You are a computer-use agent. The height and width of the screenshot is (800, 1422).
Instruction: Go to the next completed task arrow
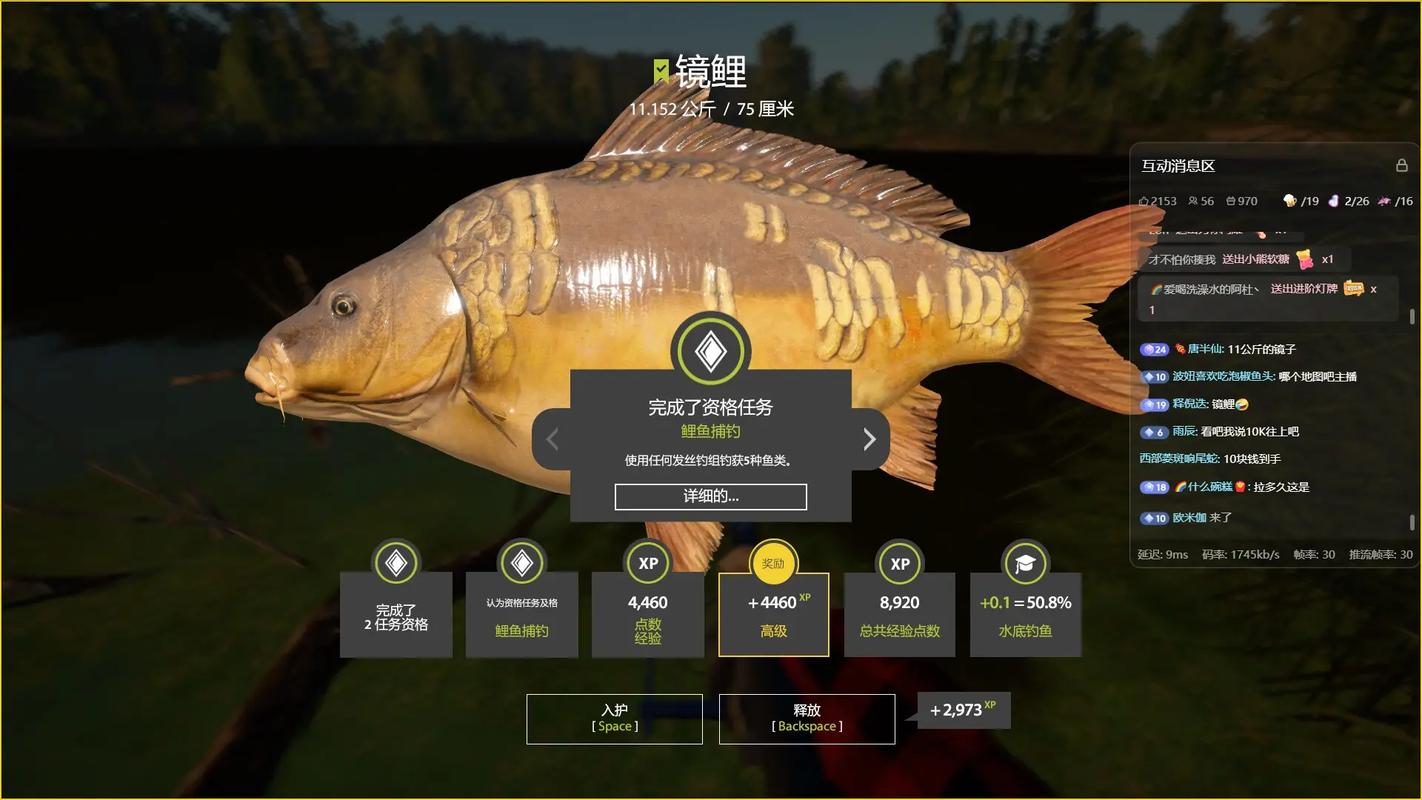click(x=868, y=439)
